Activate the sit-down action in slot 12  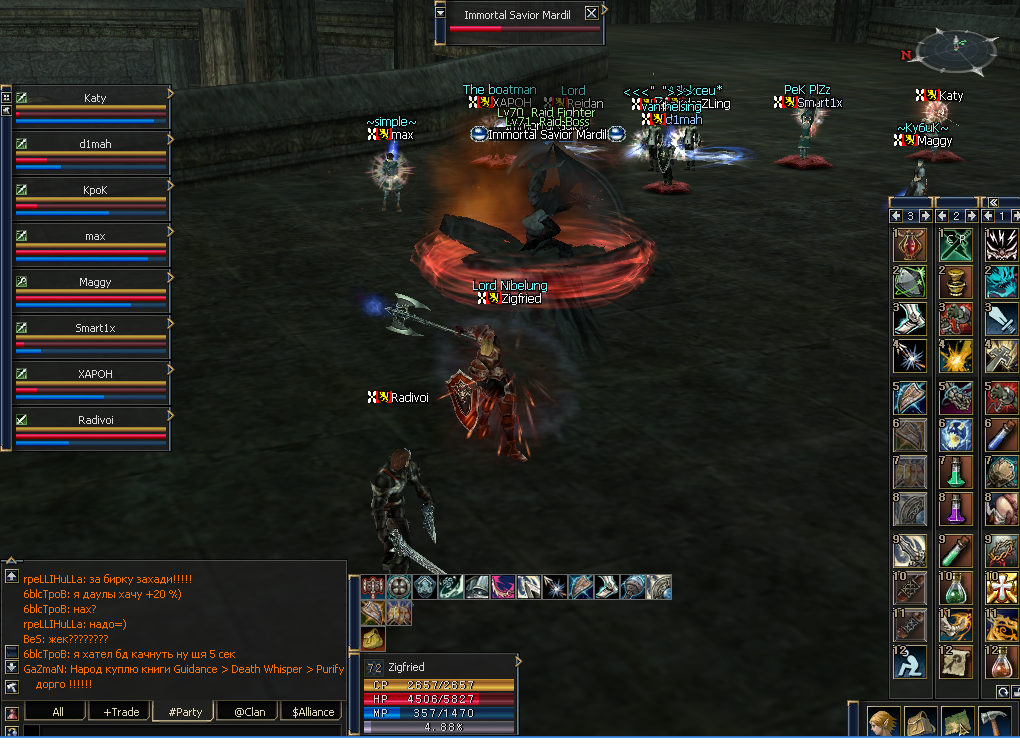coord(909,661)
